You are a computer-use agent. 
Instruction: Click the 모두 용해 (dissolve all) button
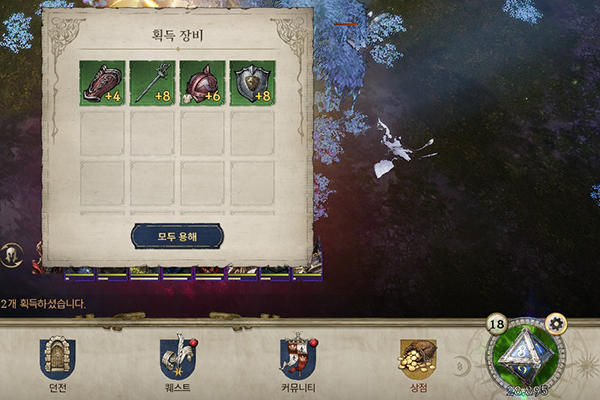tap(177, 236)
